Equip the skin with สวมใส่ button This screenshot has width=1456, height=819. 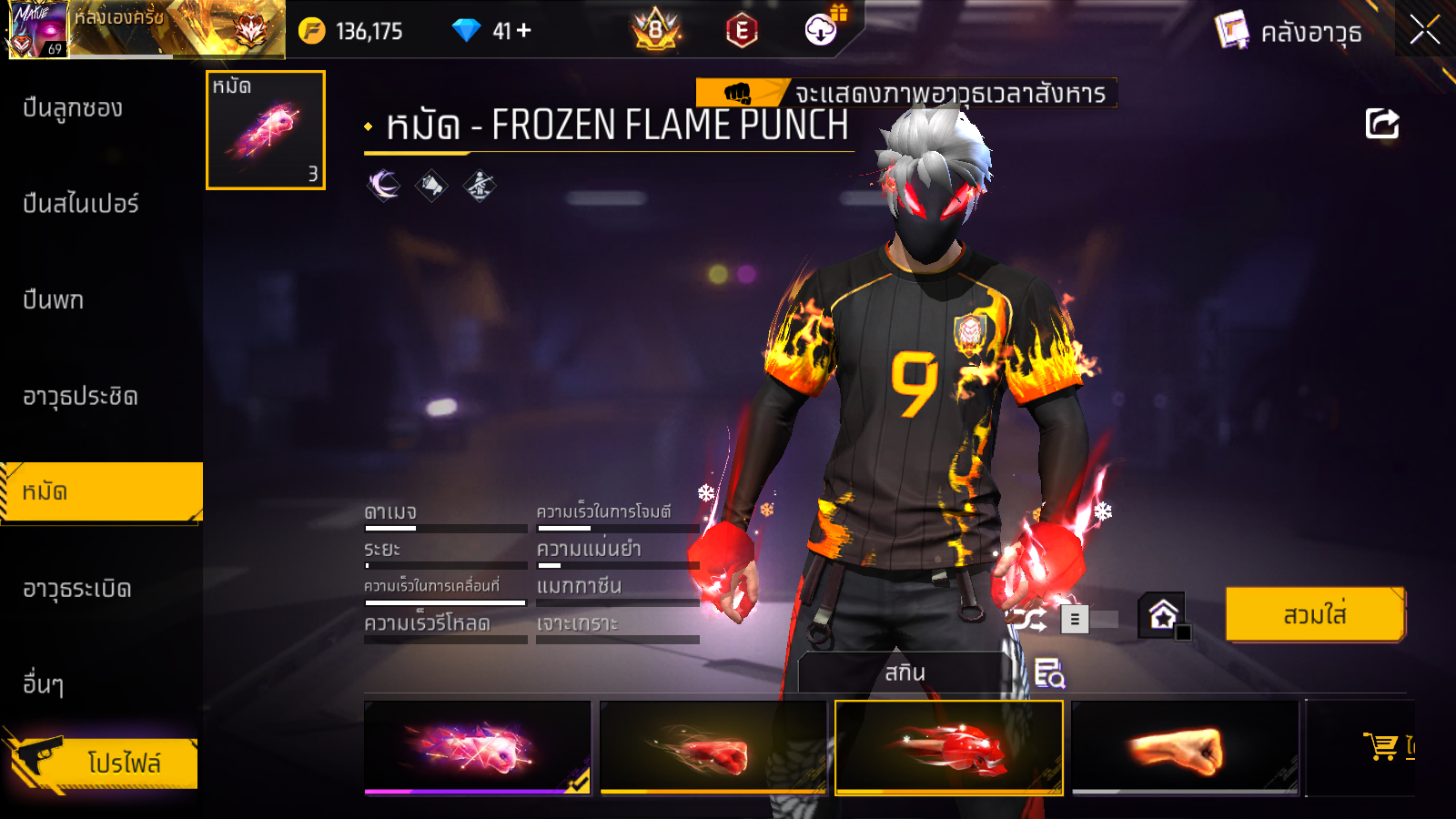(x=1314, y=615)
